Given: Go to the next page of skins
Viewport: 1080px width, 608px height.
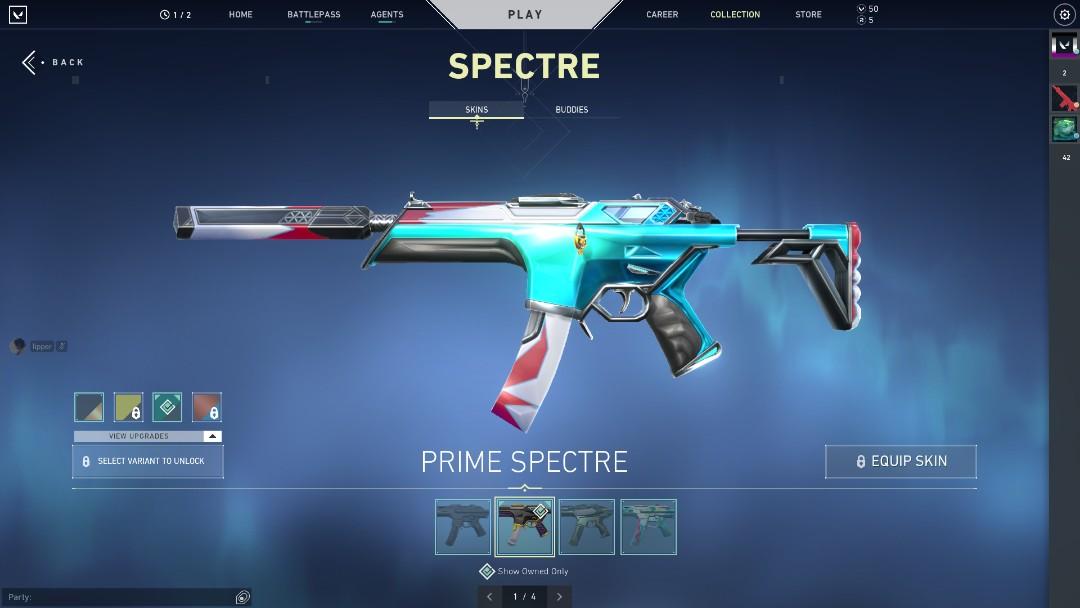Looking at the screenshot, I should click(x=559, y=597).
